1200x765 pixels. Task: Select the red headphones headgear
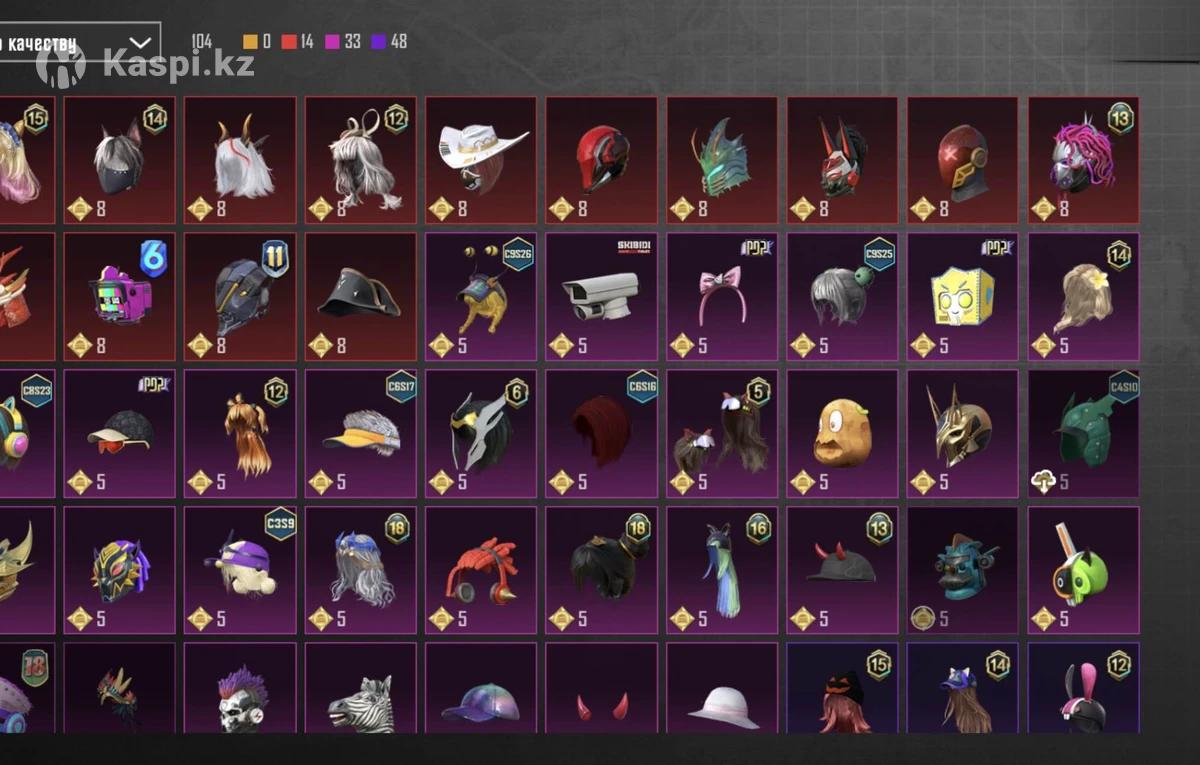(480, 569)
